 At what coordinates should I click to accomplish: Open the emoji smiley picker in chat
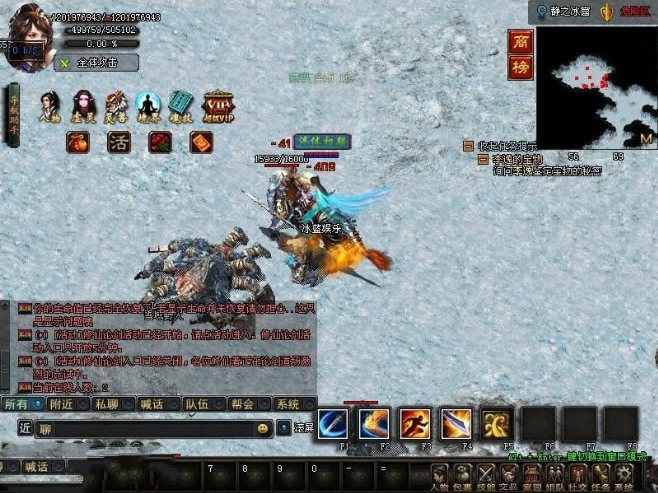click(263, 428)
